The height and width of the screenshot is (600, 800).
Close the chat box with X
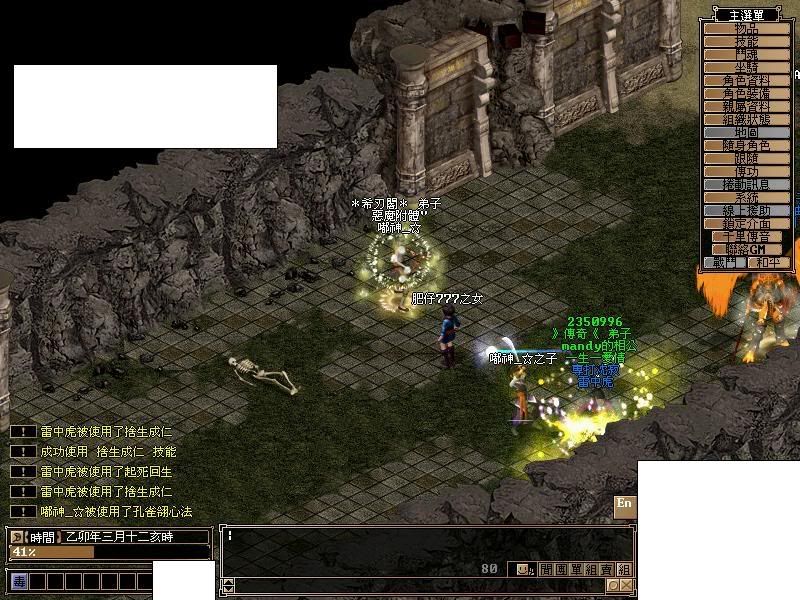coord(625,585)
